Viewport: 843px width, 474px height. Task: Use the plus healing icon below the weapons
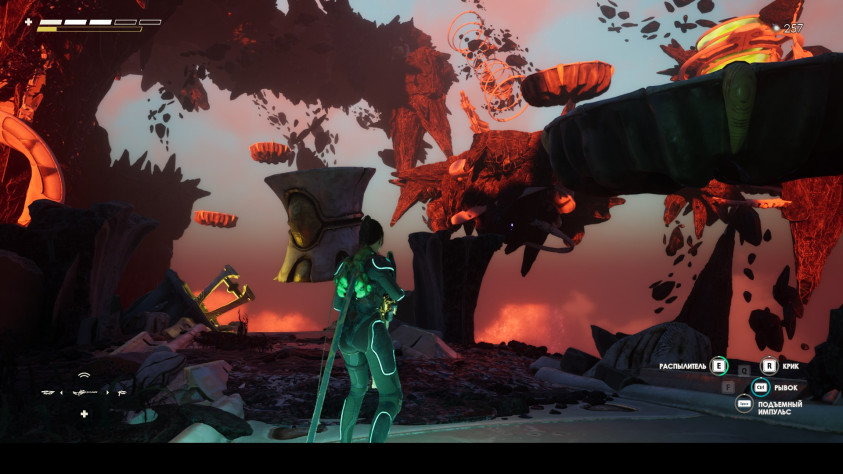tap(84, 414)
